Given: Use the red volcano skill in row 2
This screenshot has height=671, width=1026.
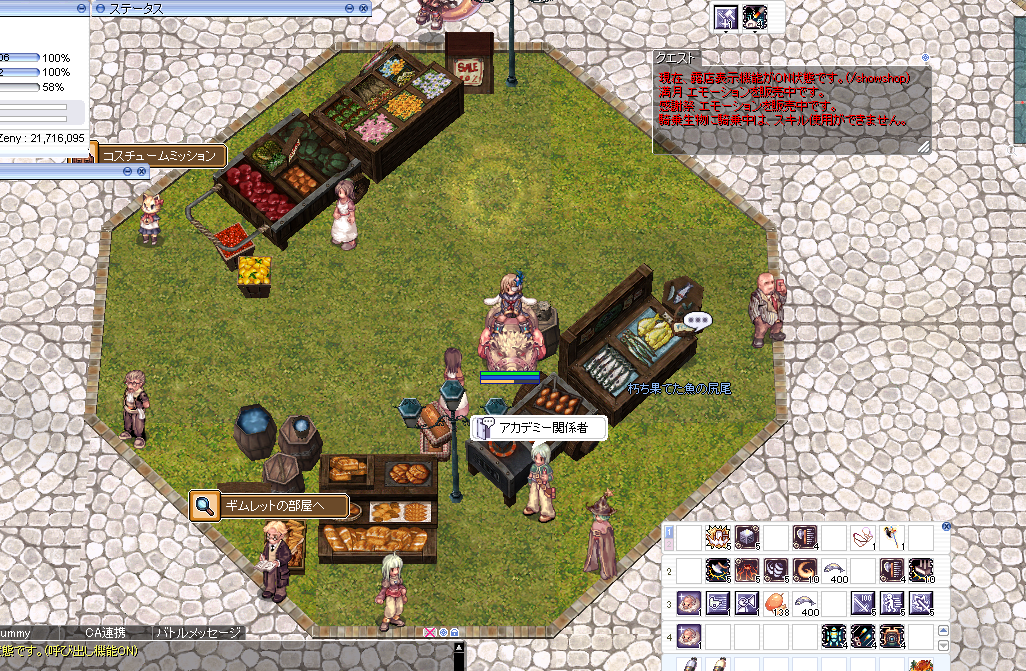Looking at the screenshot, I should [746, 570].
